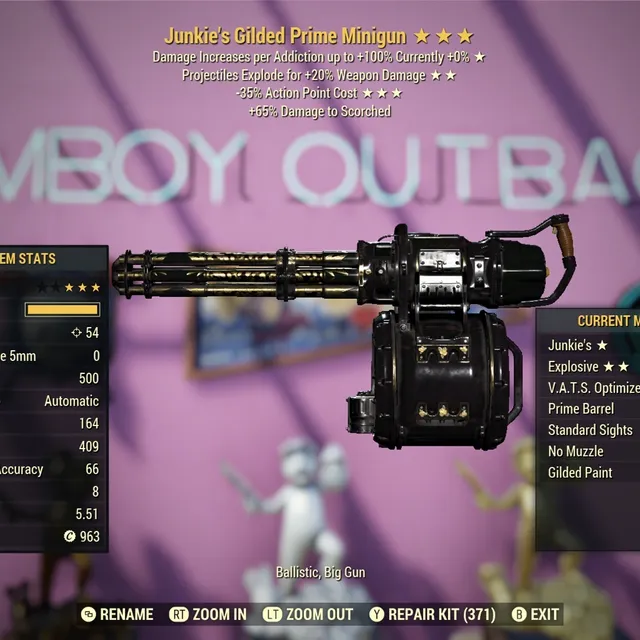Screen dimensions: 640x640
Task: Choose the Rename option for the minigun
Action: (x=116, y=614)
